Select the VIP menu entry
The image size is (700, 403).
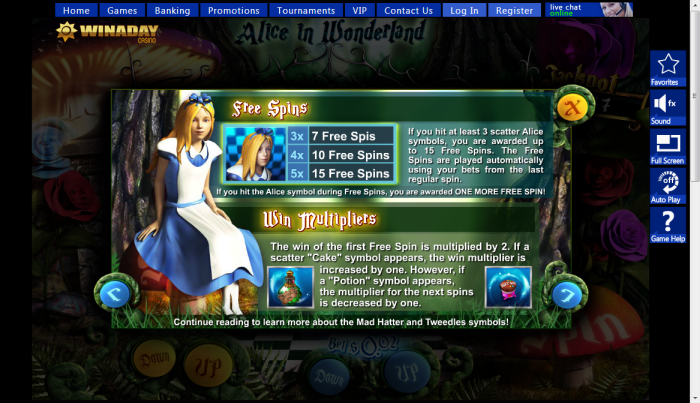click(x=360, y=11)
